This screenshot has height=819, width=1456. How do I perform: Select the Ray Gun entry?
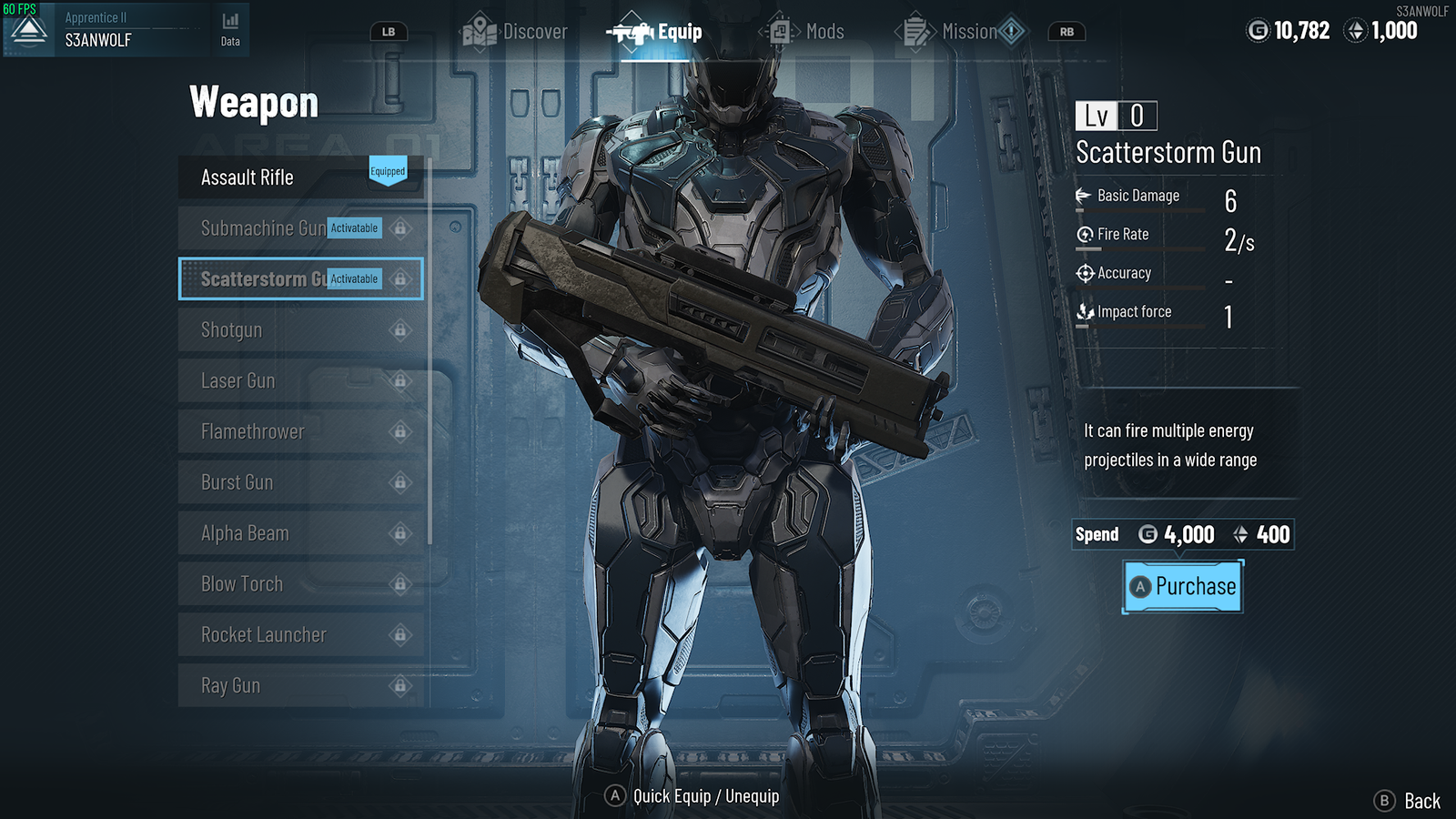coord(300,686)
